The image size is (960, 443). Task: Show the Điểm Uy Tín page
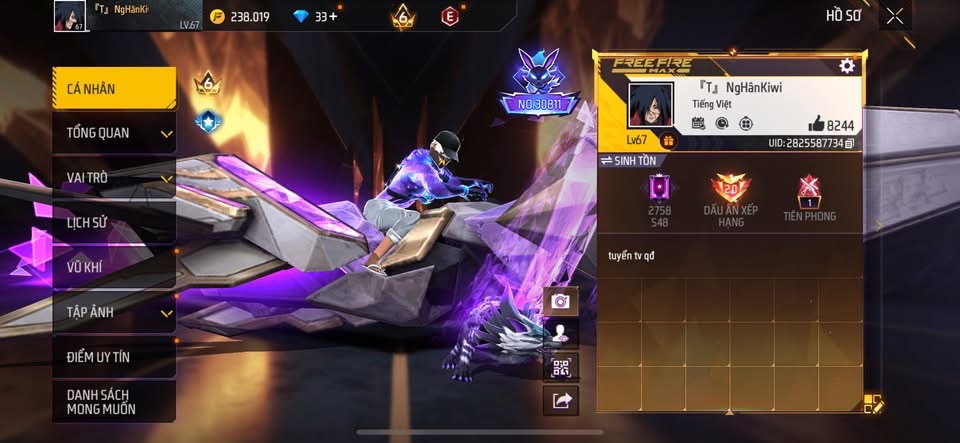coord(114,356)
